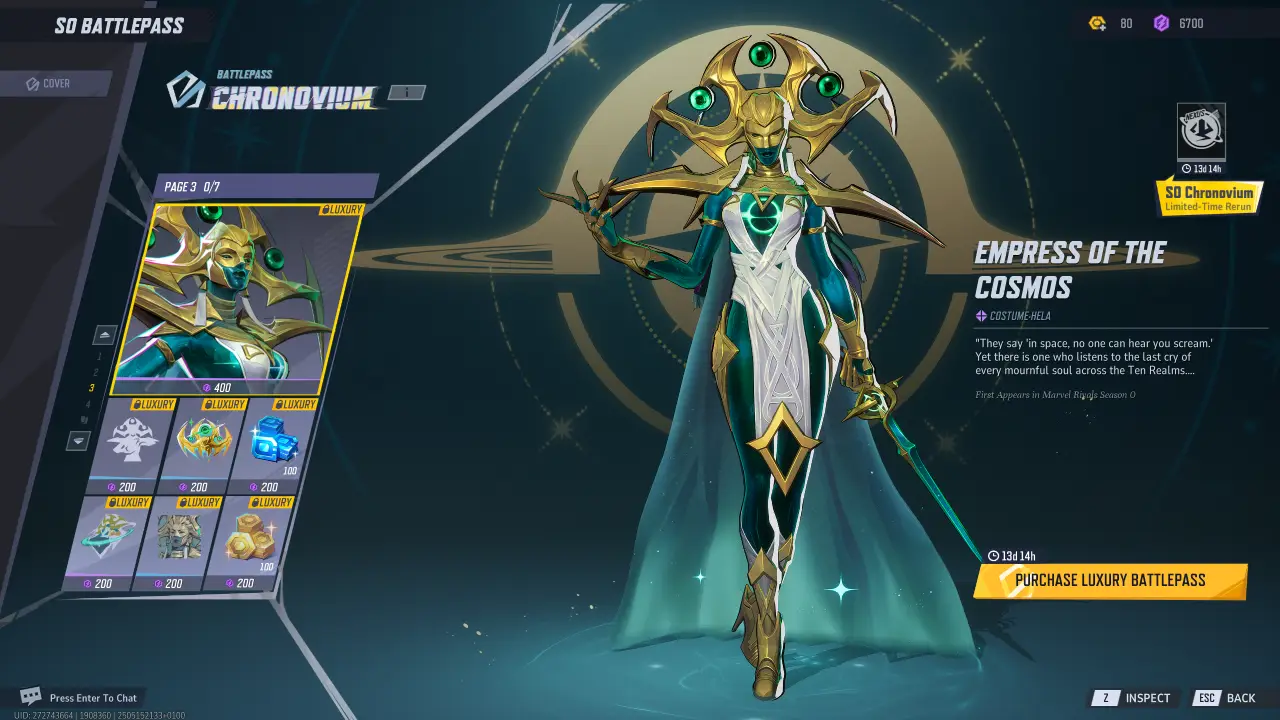The image size is (1280, 720).
Task: Select the Empress of the Cosmos costume reward
Action: tap(234, 298)
